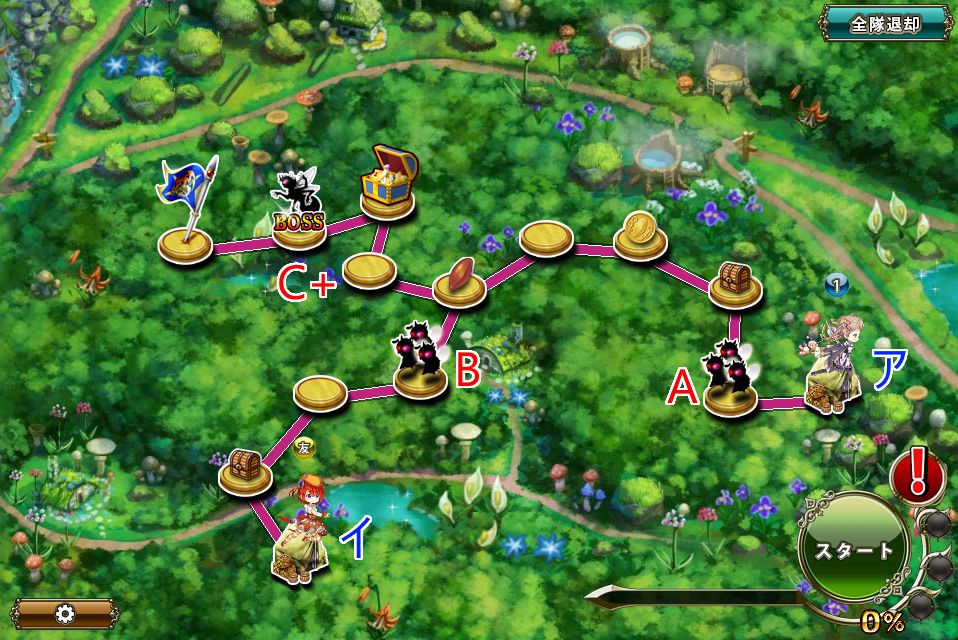The width and height of the screenshot is (958, 640).
Task: Hit the green スタート start button
Action: point(853,549)
